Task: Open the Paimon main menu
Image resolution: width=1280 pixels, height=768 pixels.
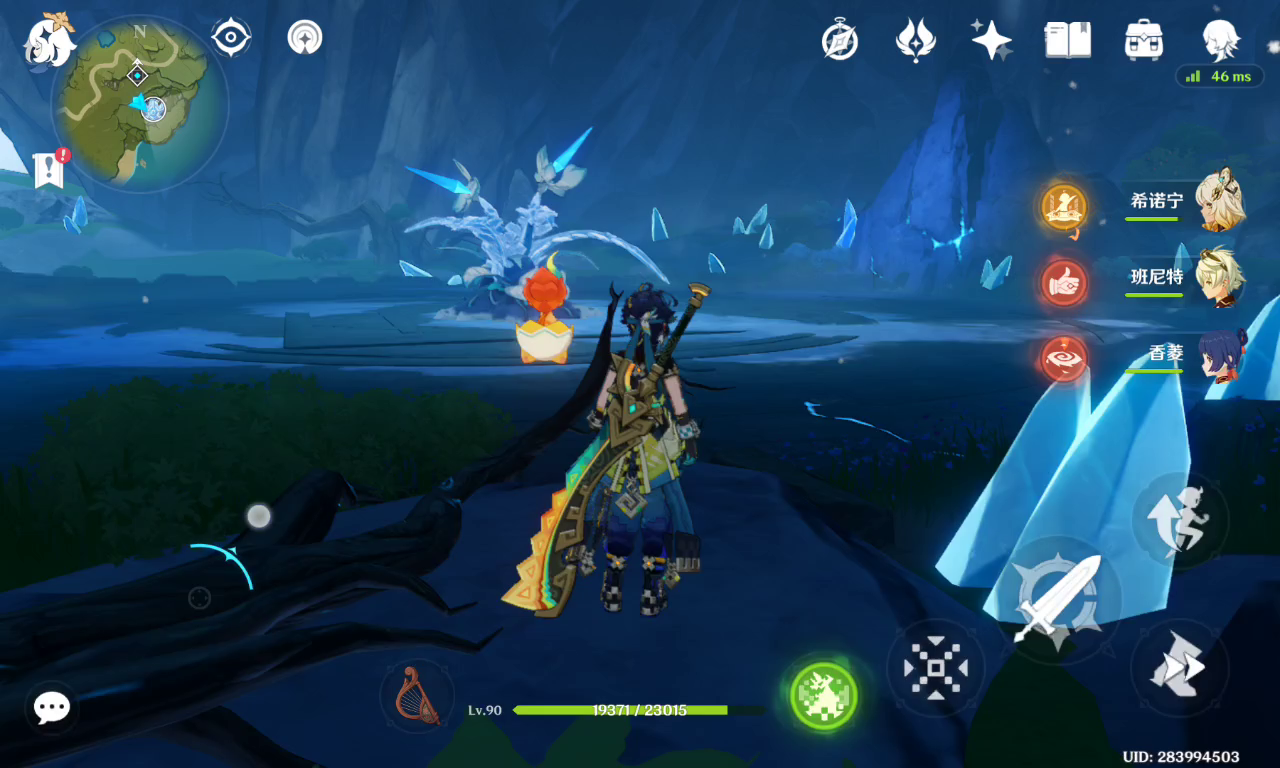Action: (x=50, y=42)
